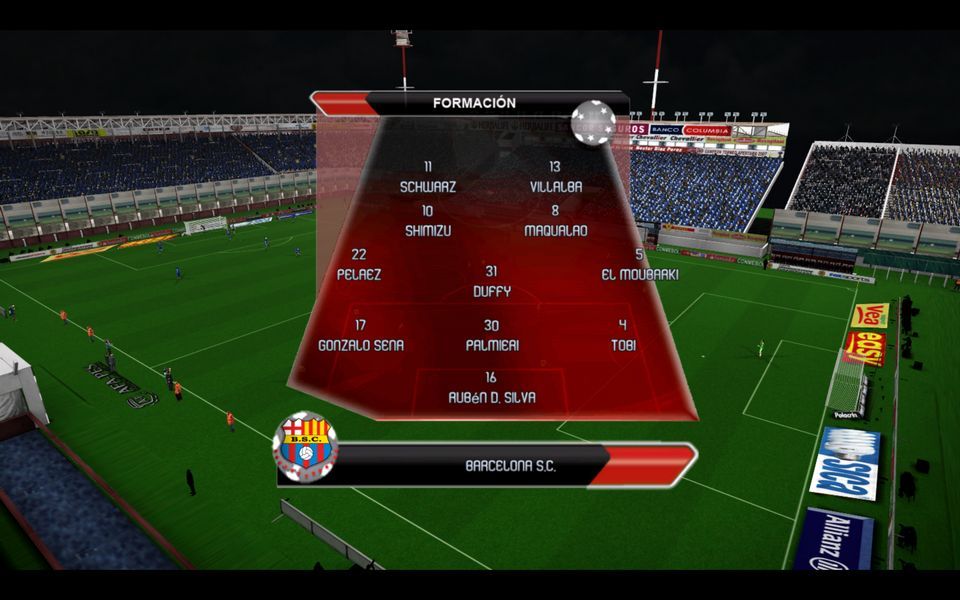960x600 pixels.
Task: Select Pelaez number 22
Action: (359, 264)
